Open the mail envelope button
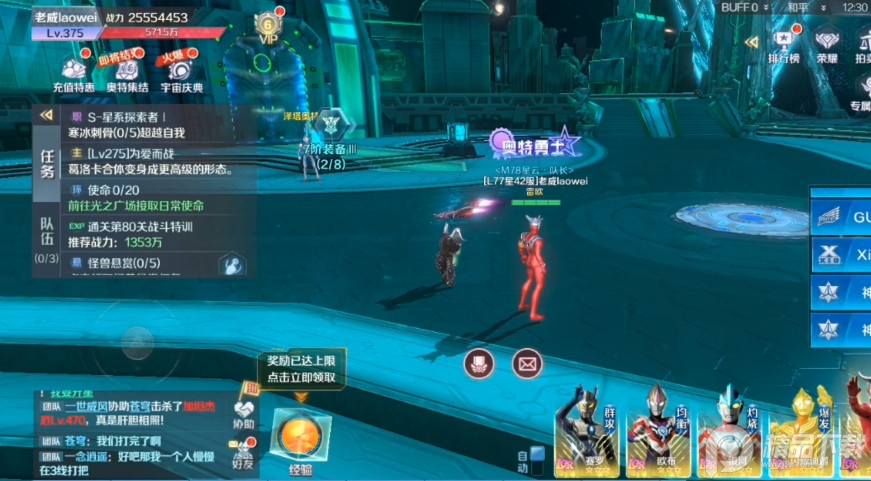Screen dimensions: 871x481 coord(526,364)
